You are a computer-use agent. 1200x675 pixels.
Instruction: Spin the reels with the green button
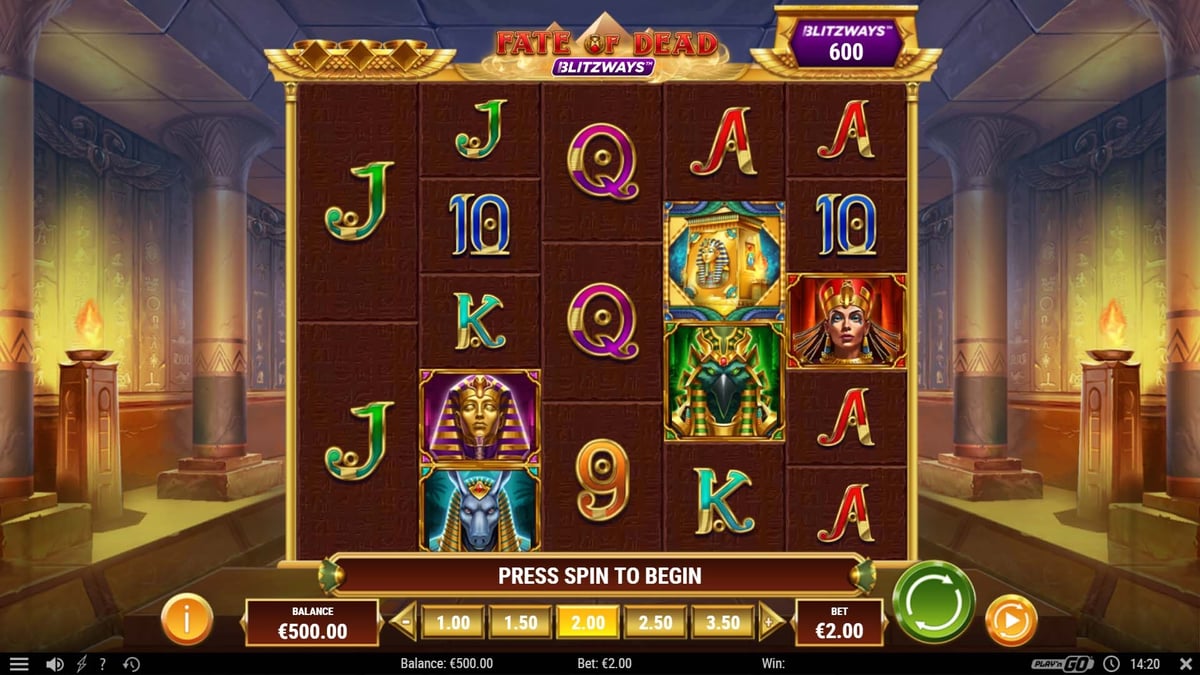click(x=933, y=601)
